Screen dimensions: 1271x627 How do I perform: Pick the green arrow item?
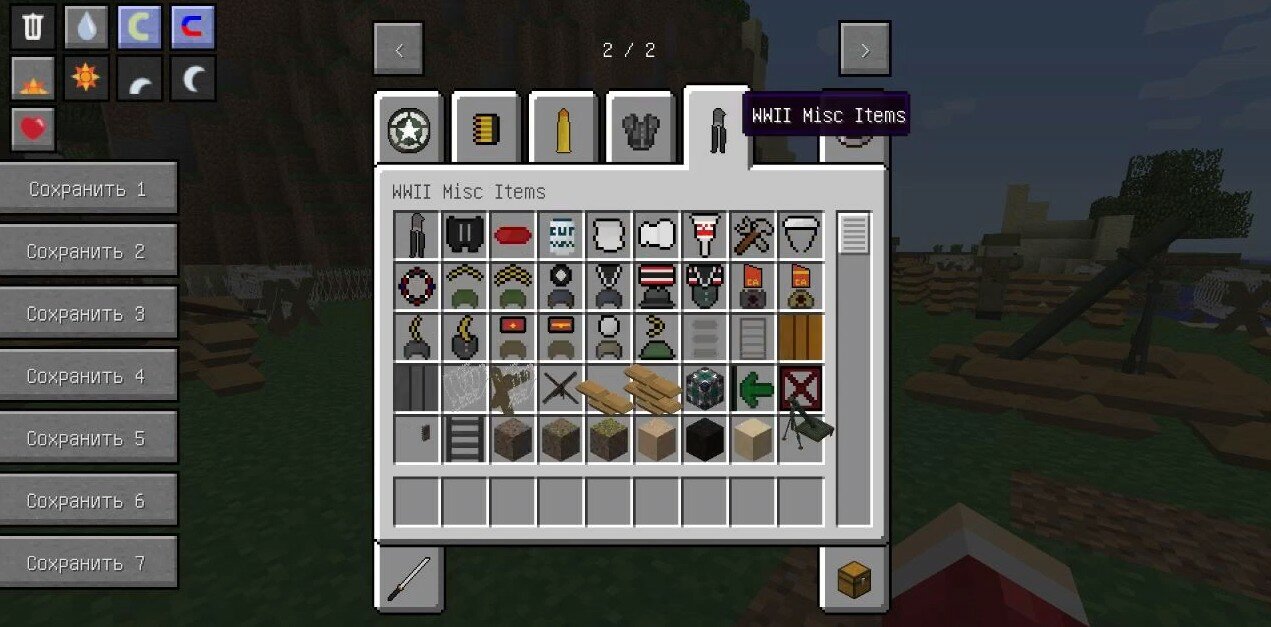(x=753, y=388)
